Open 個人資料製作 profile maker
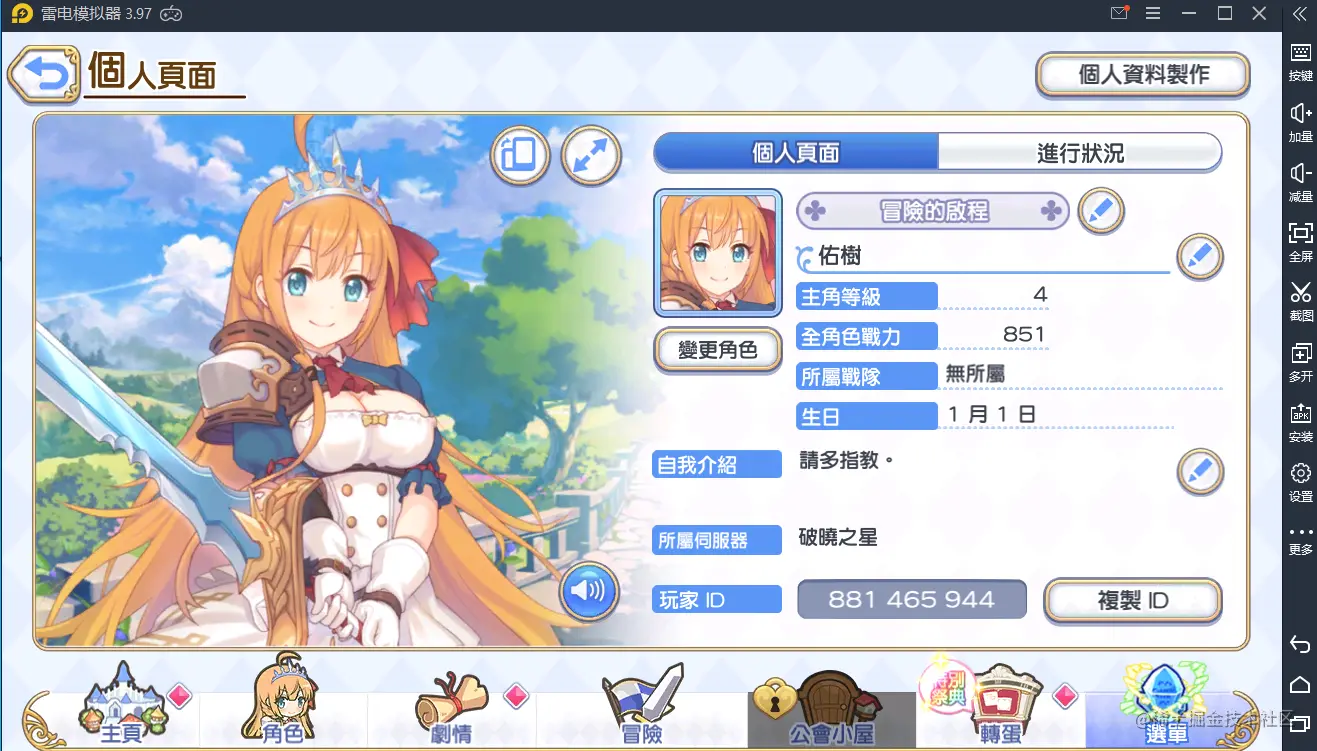1317x751 pixels. coord(1143,75)
